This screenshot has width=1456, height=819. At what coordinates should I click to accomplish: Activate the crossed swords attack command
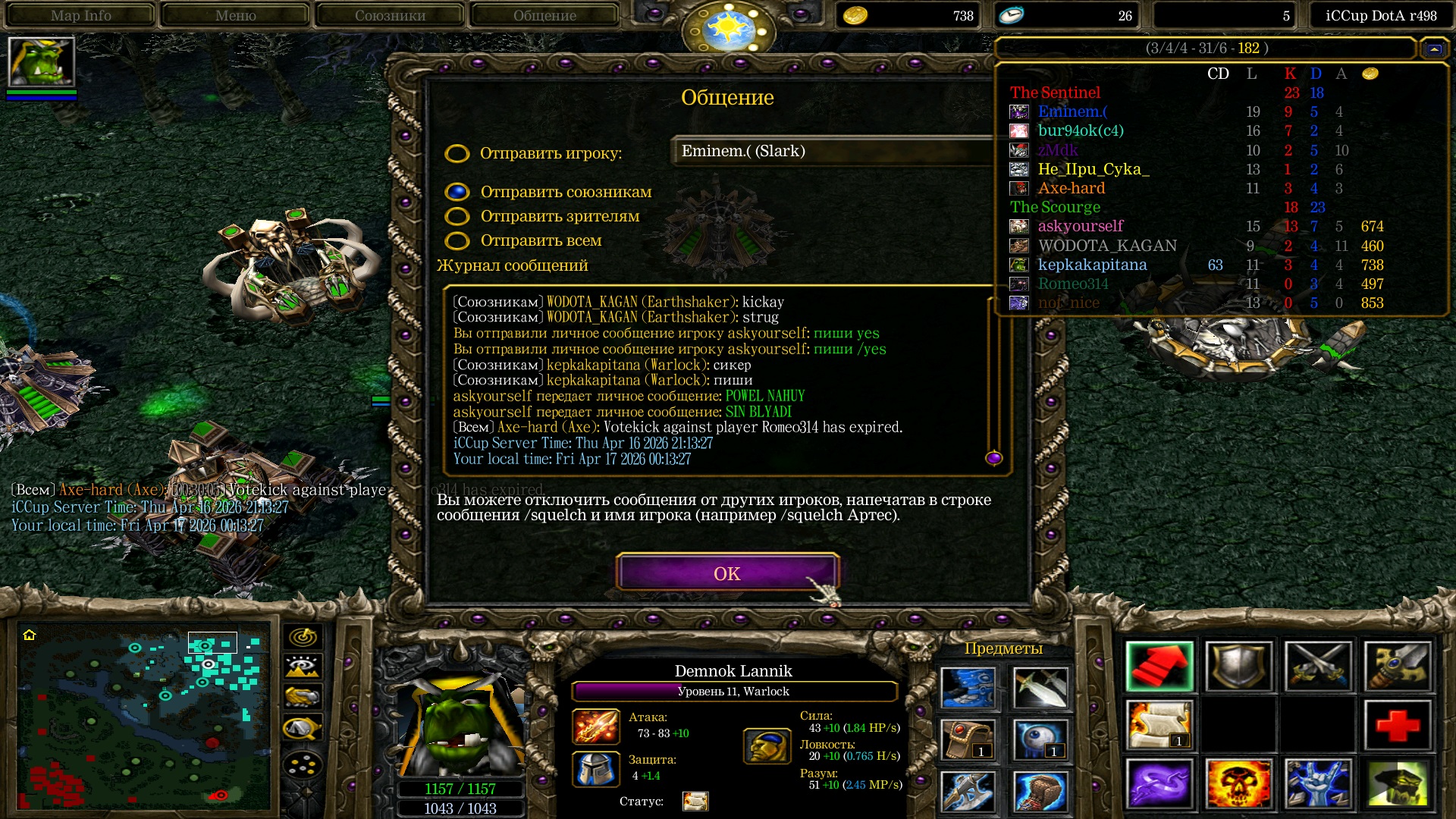click(1318, 667)
